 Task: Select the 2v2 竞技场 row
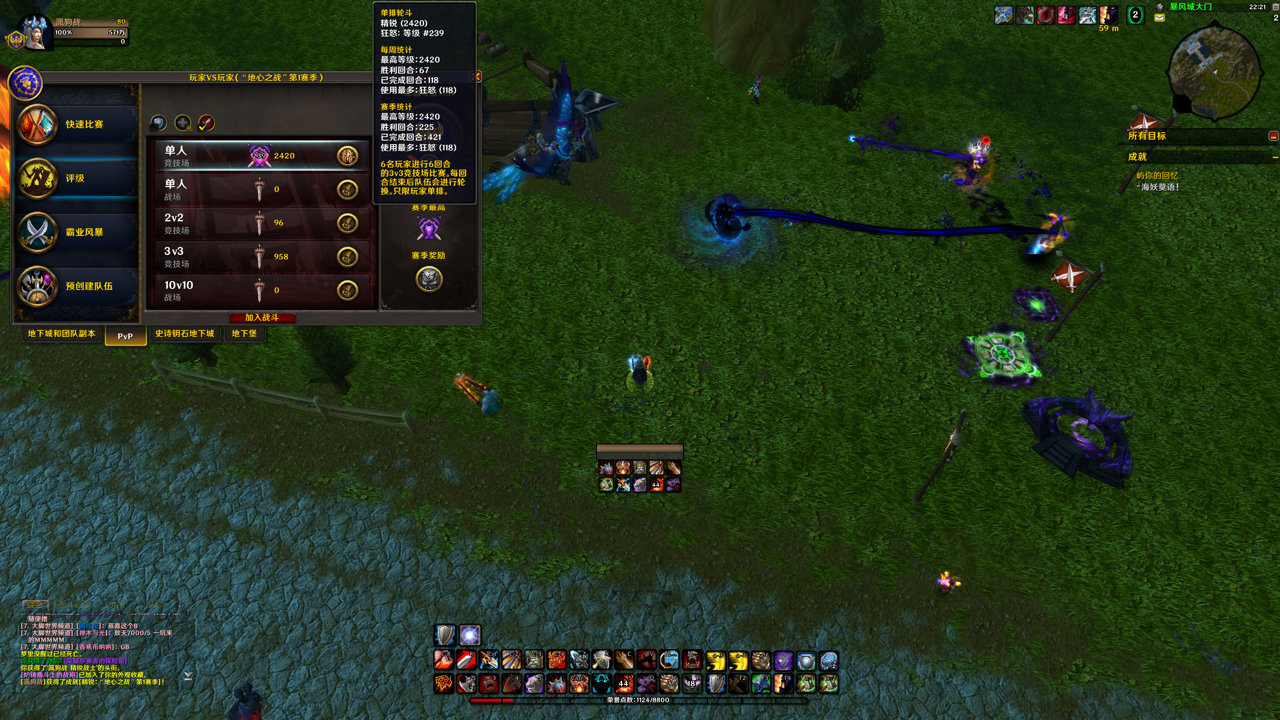[x=262, y=223]
